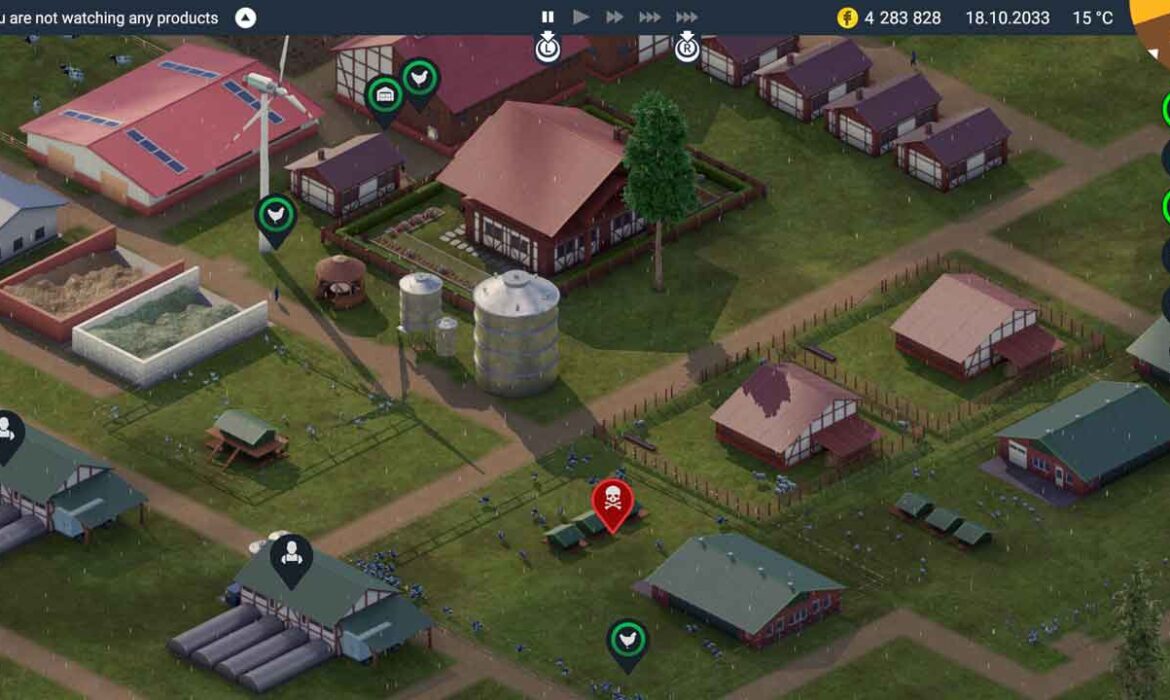This screenshot has height=700, width=1170.
Task: Pause the game simulation
Action: 548,17
